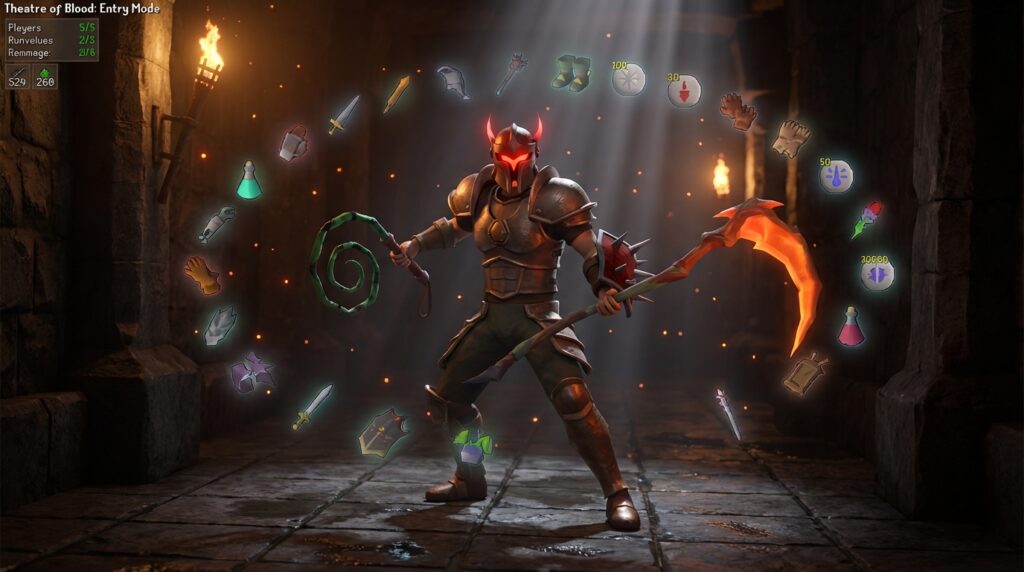This screenshot has height=572, width=1024.
Task: Select the purple robe top item
Action: [x=252, y=372]
